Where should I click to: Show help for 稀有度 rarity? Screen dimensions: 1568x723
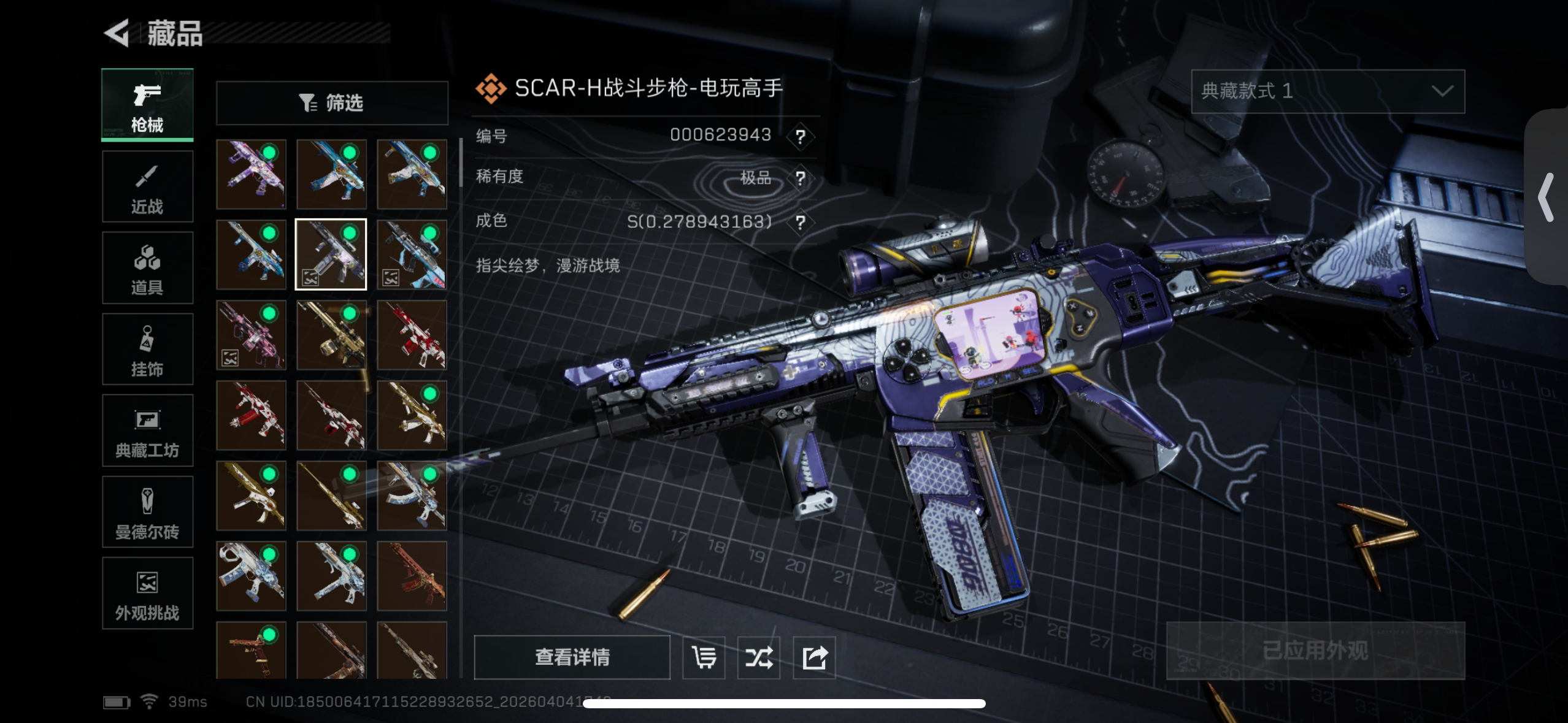[x=800, y=178]
